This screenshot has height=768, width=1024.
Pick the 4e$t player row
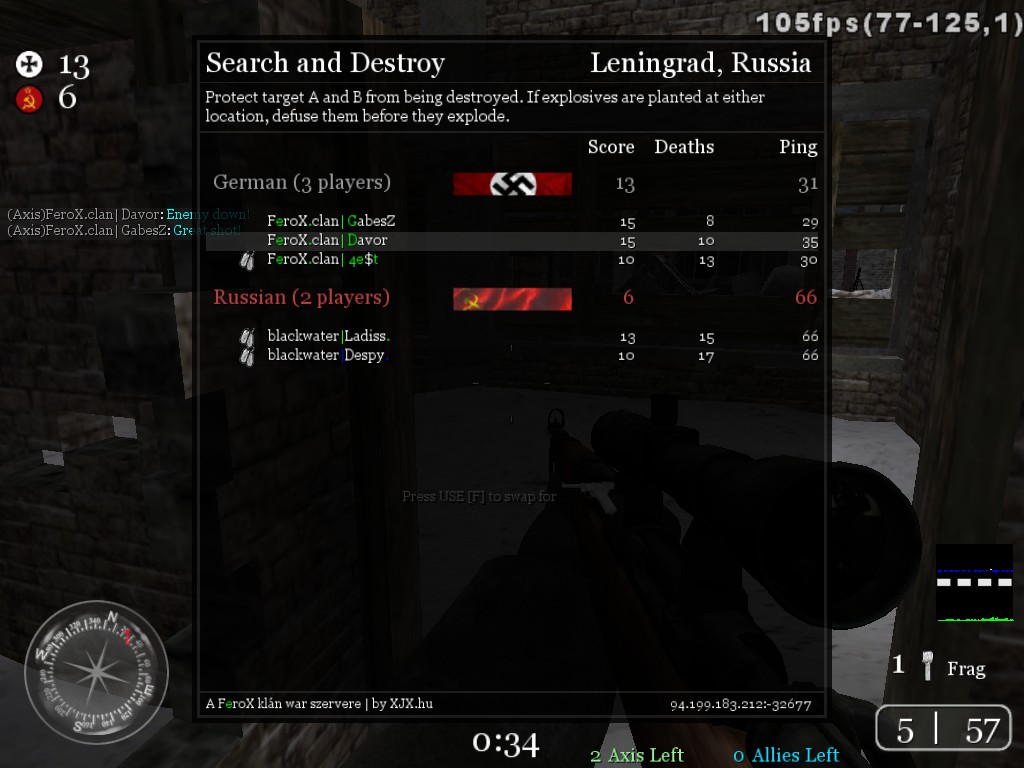pyautogui.click(x=512, y=260)
